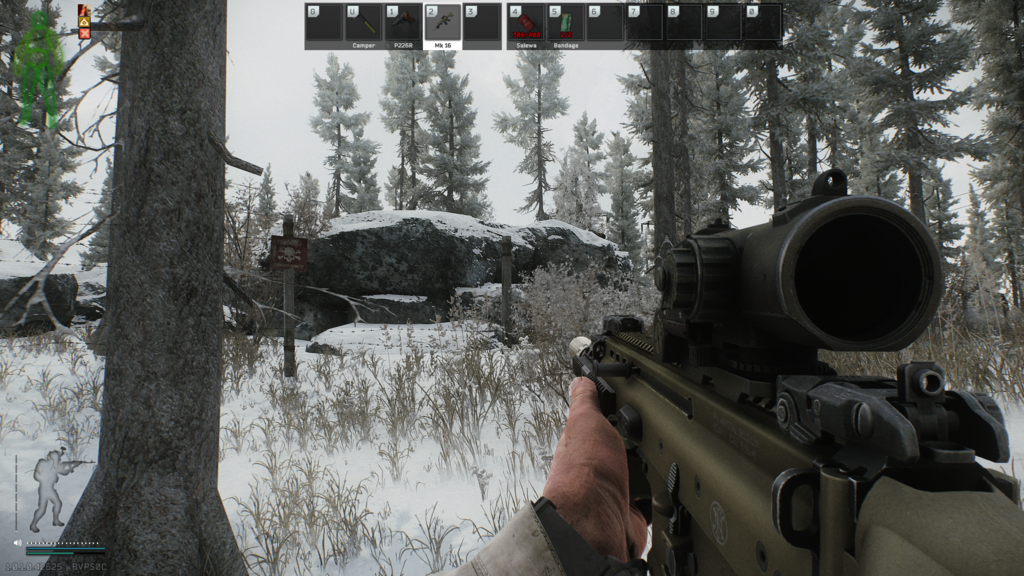Image resolution: width=1024 pixels, height=576 pixels.
Task: Select the highlighted Mk 16 rifle slot
Action: tap(442, 23)
